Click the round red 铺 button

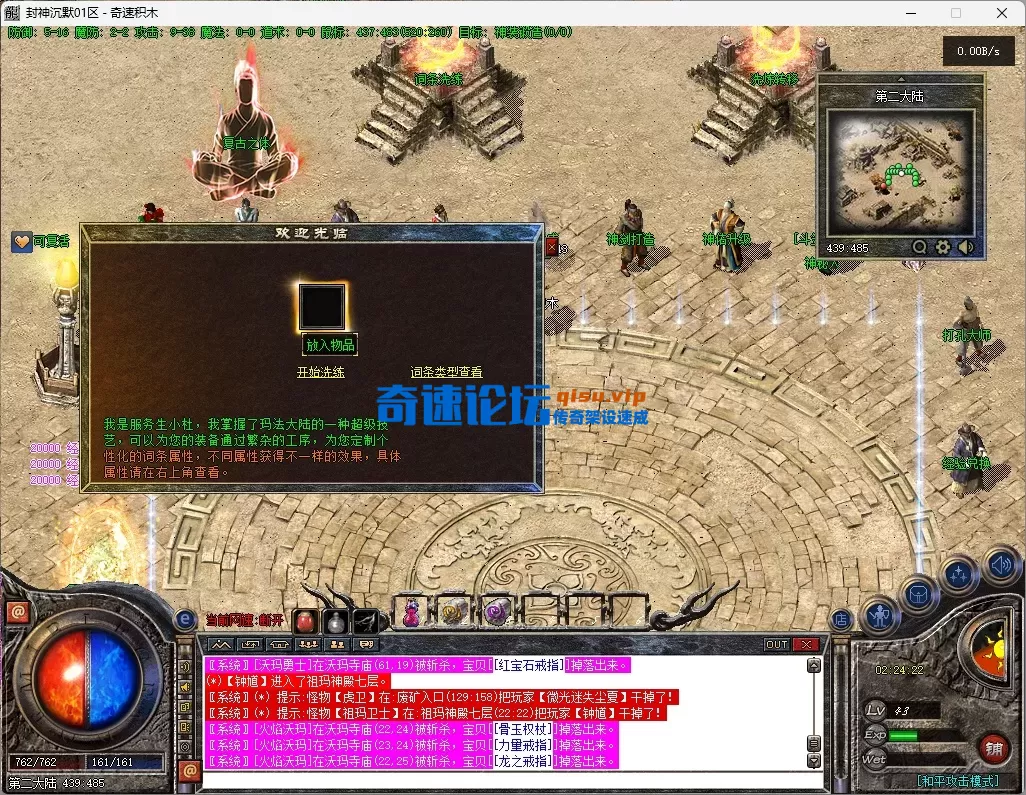point(993,746)
